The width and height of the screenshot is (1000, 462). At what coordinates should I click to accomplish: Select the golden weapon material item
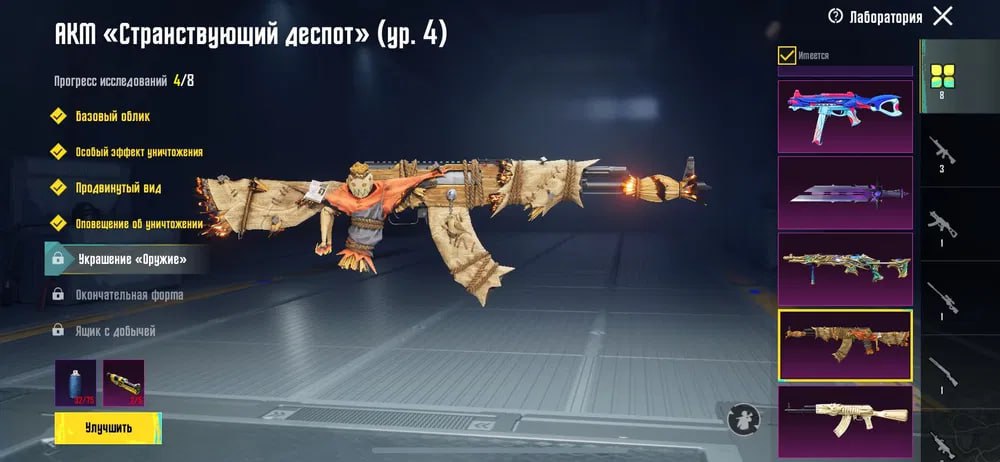123,383
